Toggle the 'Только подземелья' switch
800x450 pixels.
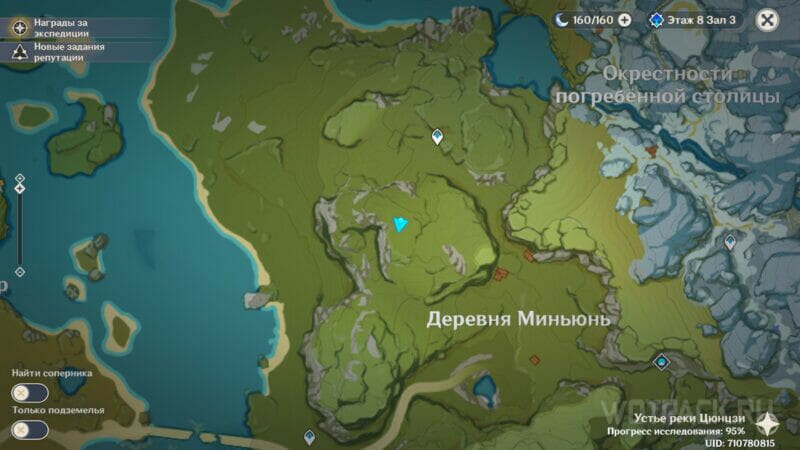tap(30, 430)
